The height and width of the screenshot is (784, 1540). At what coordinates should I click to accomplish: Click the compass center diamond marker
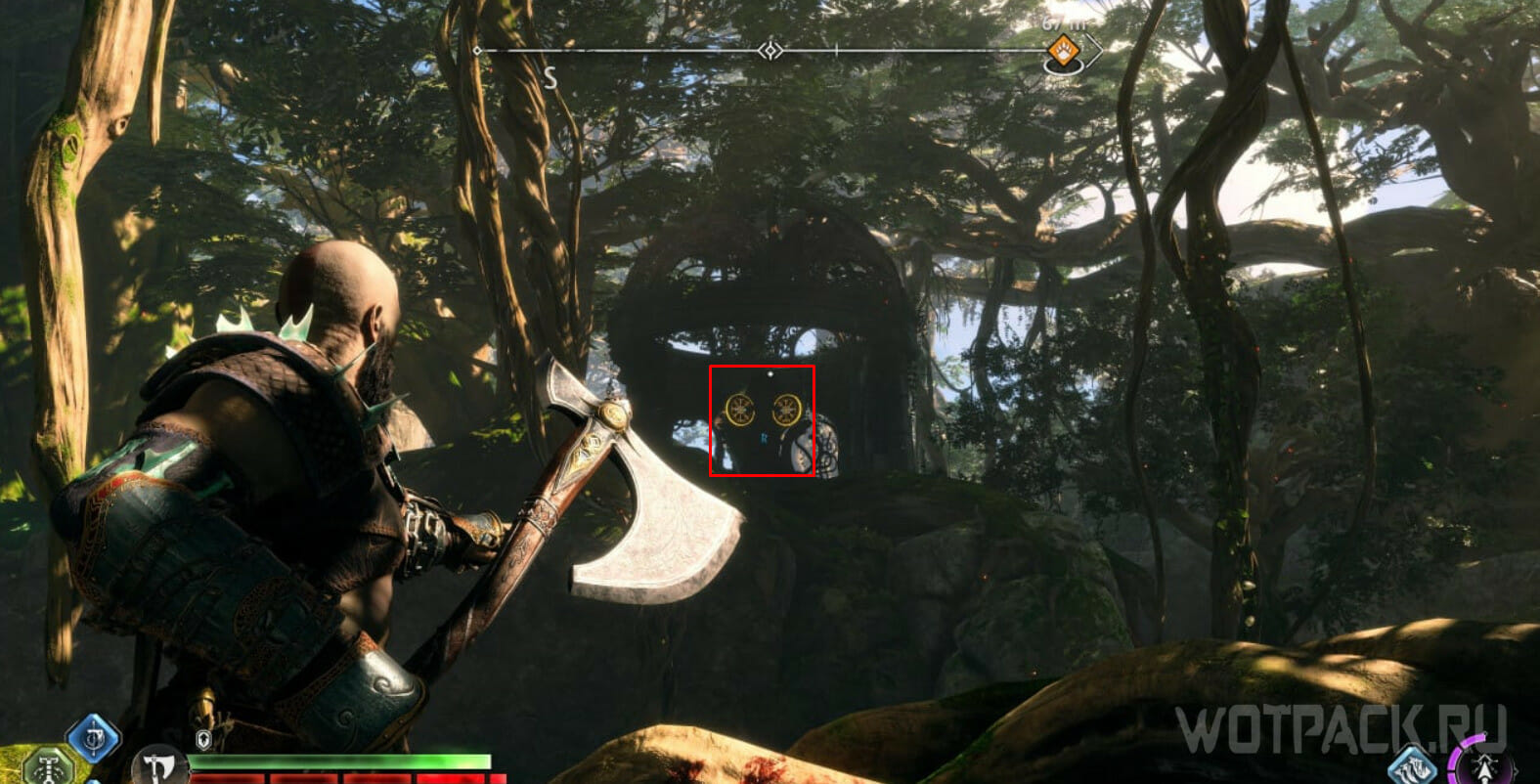click(771, 50)
